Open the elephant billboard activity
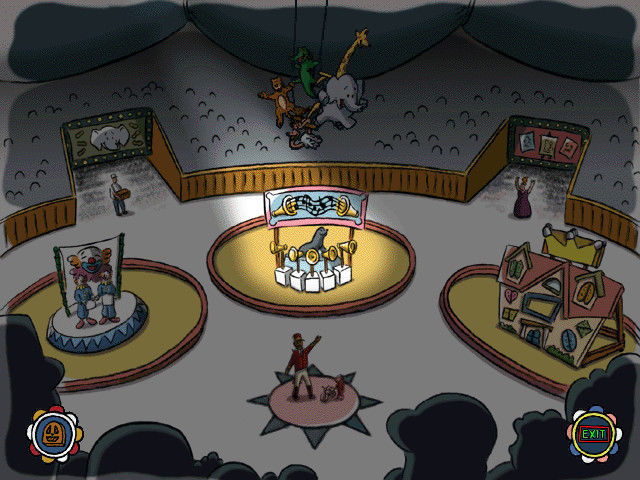Screen dimensions: 640x480 [x=105, y=140]
